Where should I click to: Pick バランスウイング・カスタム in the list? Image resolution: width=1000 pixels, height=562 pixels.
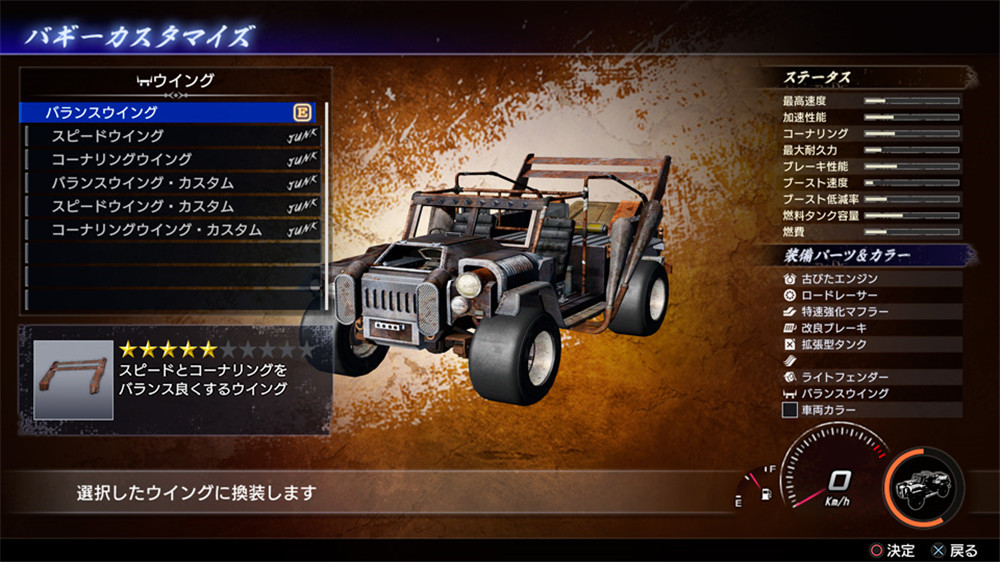coord(170,183)
